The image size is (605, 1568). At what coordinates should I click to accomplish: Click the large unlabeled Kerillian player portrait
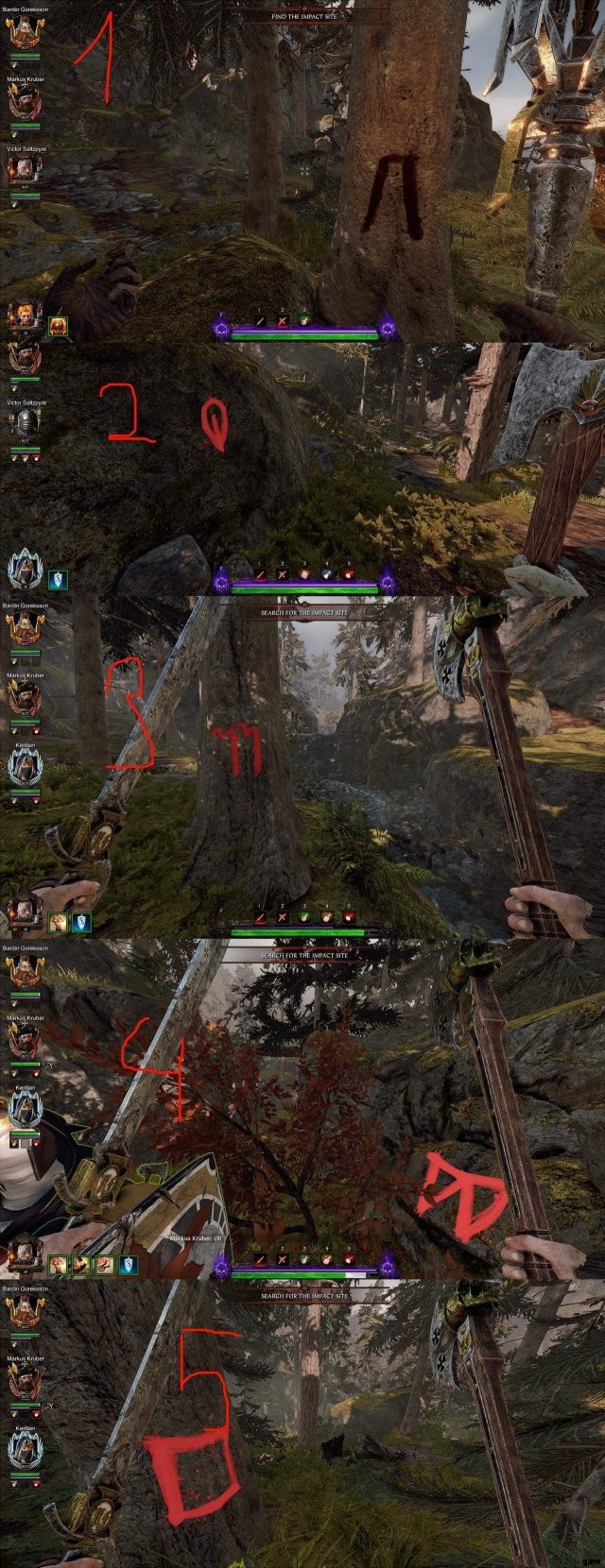(23, 570)
